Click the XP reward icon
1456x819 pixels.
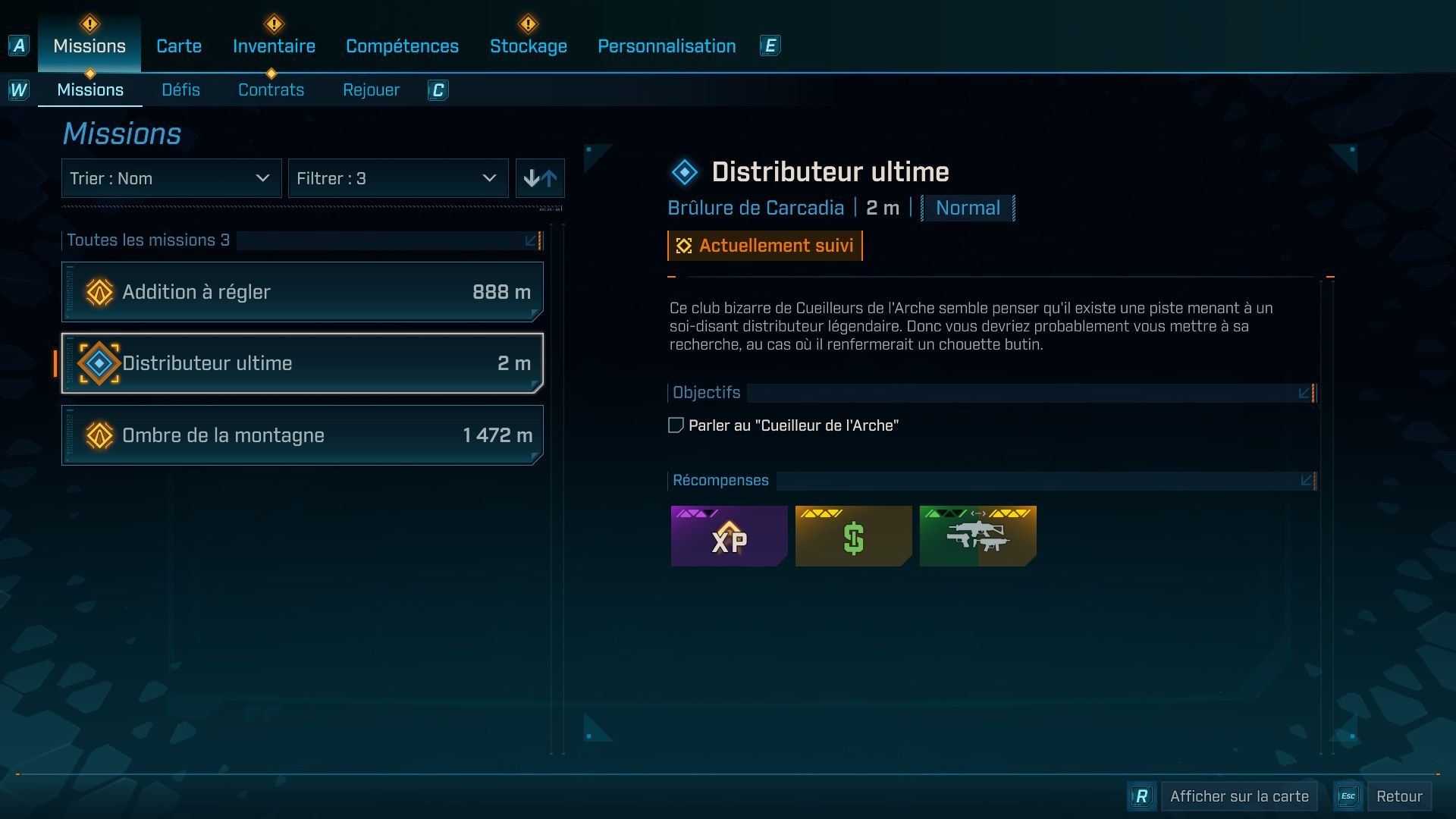(729, 536)
